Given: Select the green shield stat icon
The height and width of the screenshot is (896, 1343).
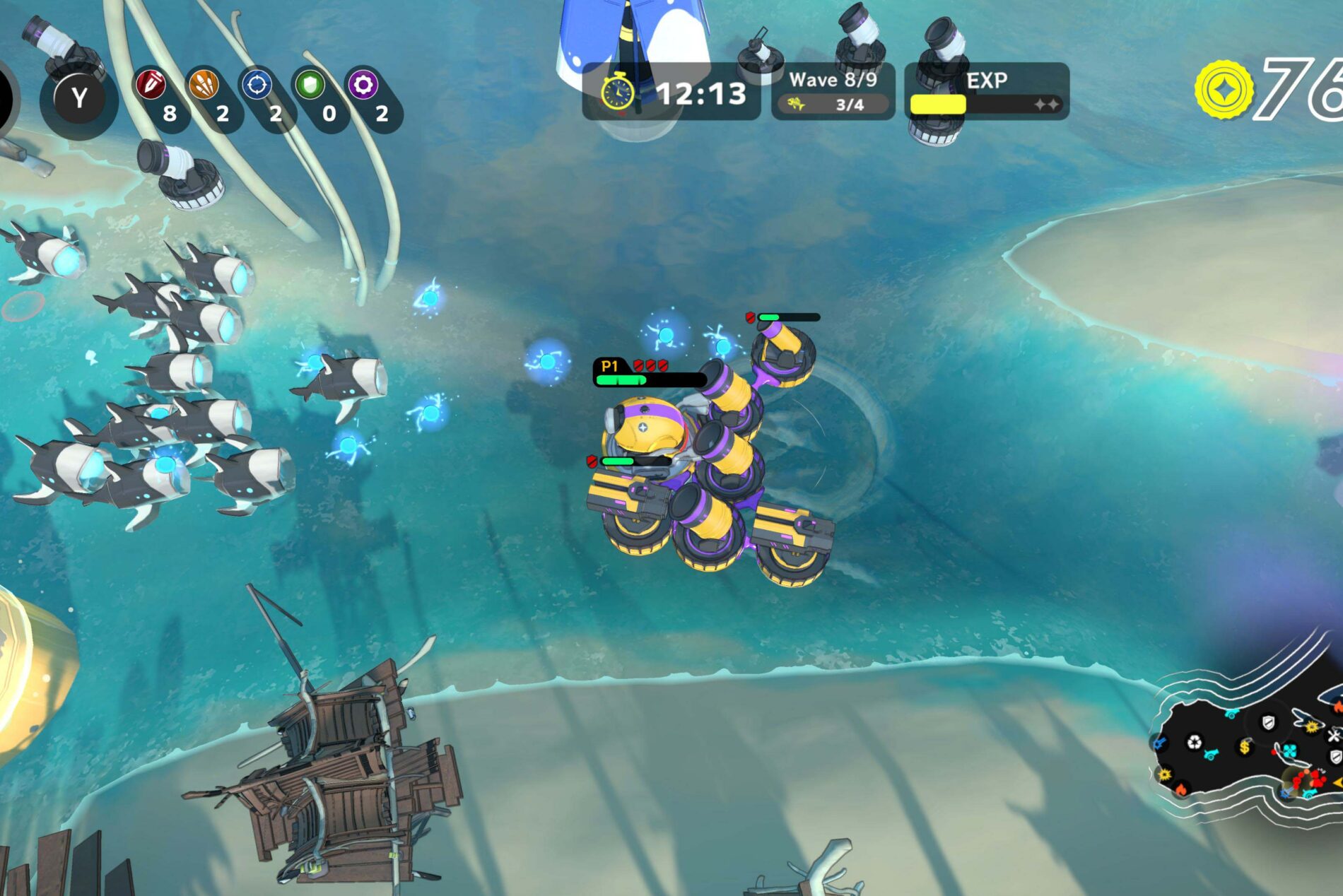Looking at the screenshot, I should [x=310, y=86].
